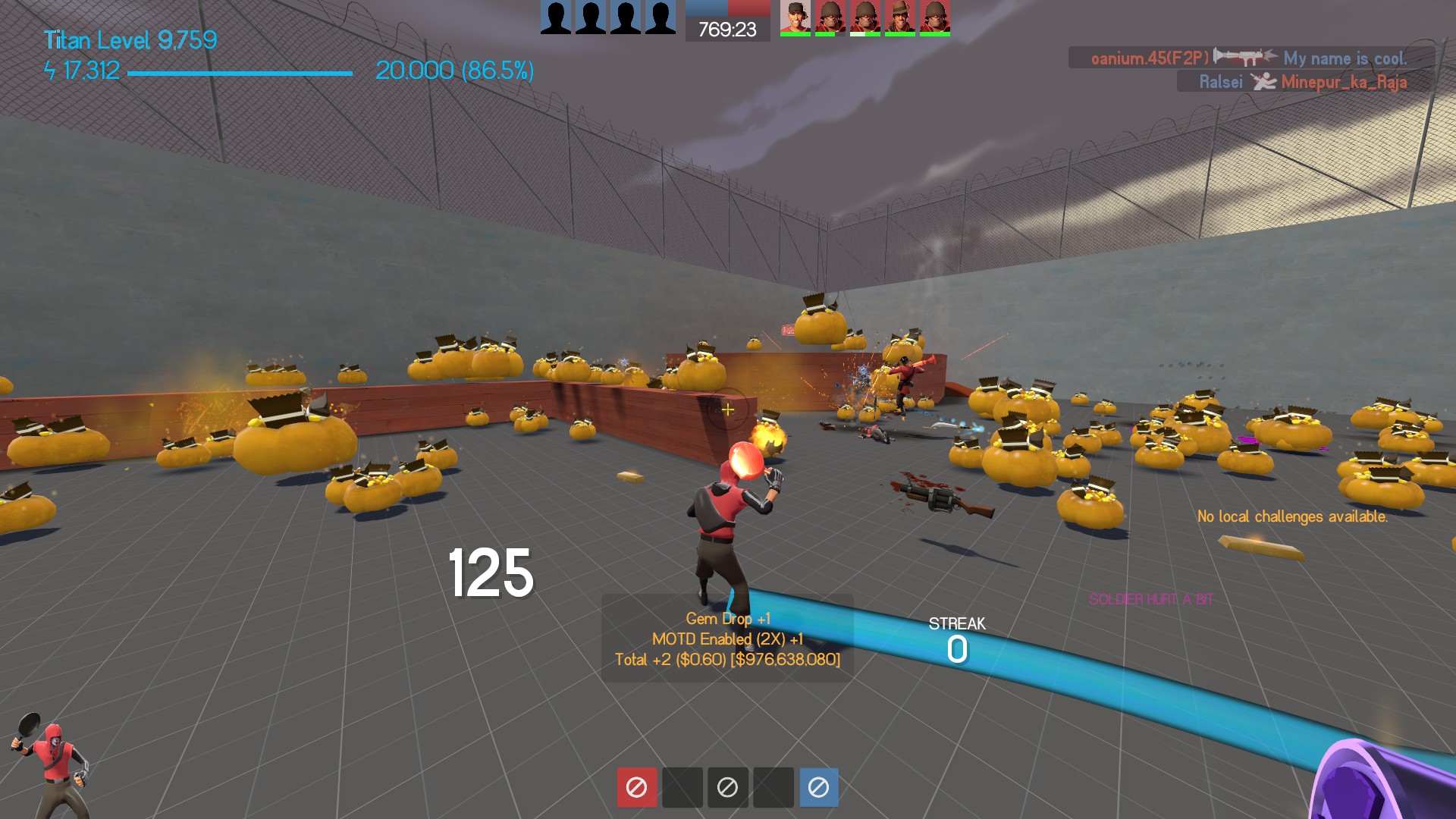Select the red capture point icon
1456x819 pixels.
636,787
